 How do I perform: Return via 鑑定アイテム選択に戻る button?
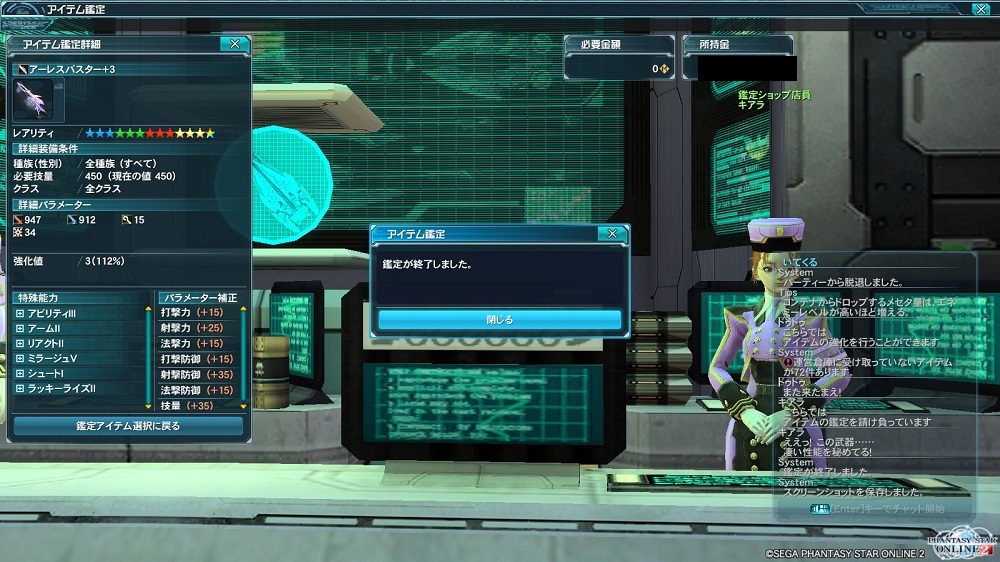pyautogui.click(x=128, y=426)
